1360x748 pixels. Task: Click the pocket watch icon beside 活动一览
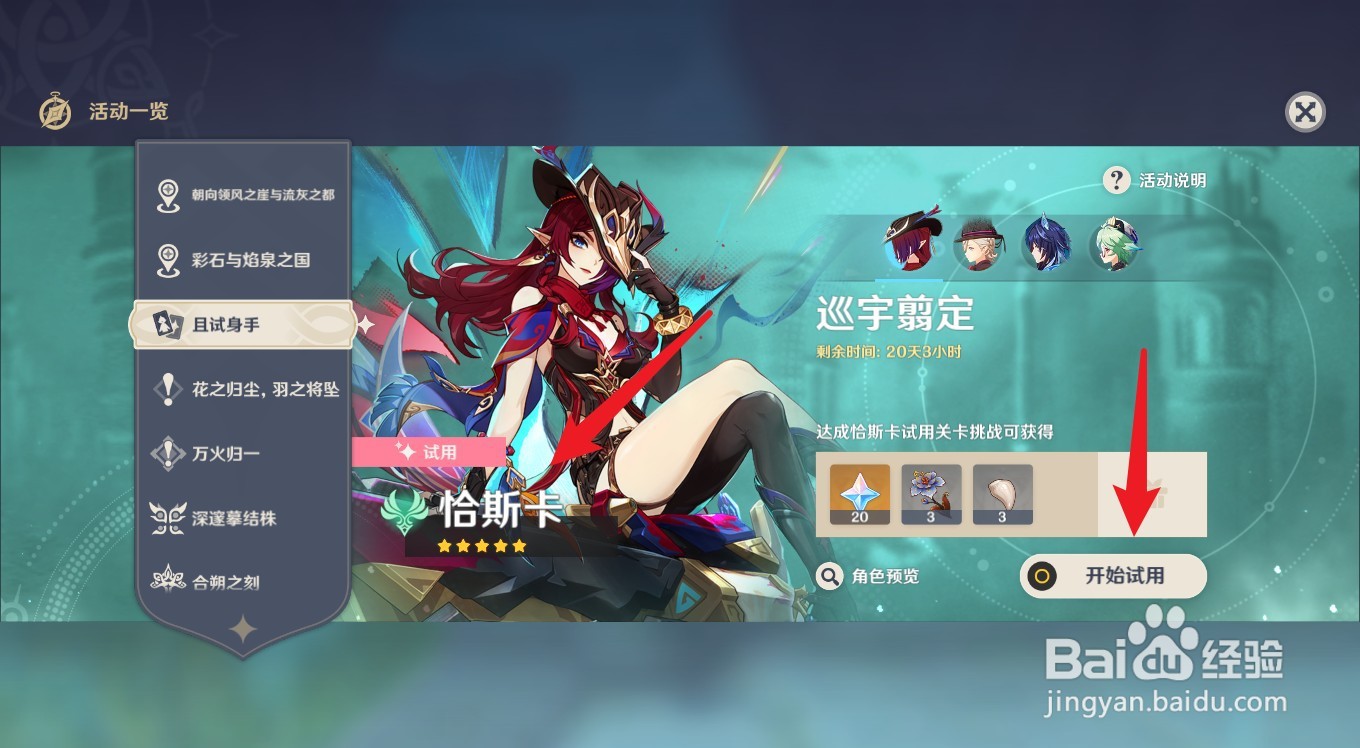click(x=55, y=113)
